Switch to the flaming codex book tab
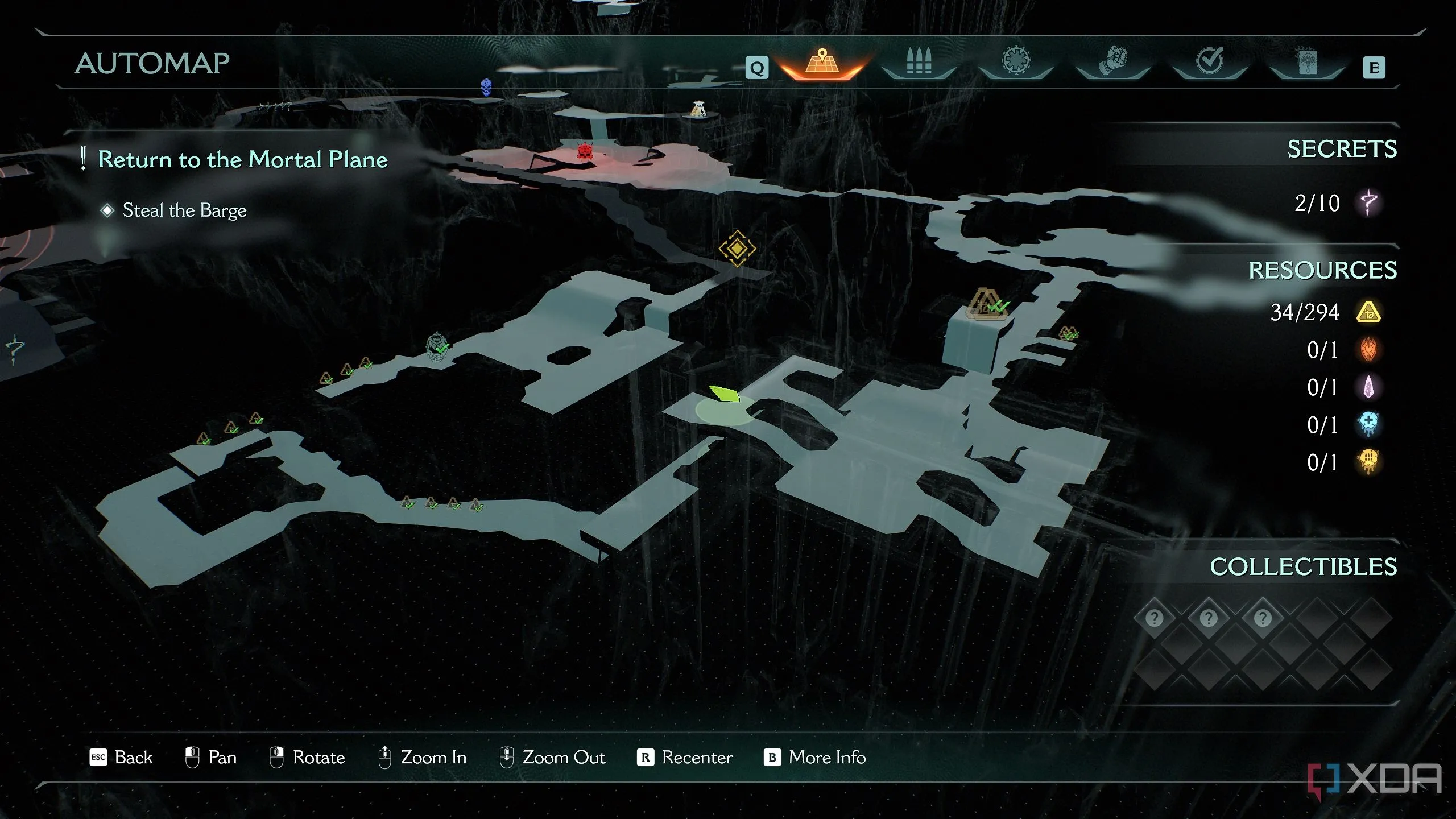The height and width of the screenshot is (819, 1456). (1307, 61)
